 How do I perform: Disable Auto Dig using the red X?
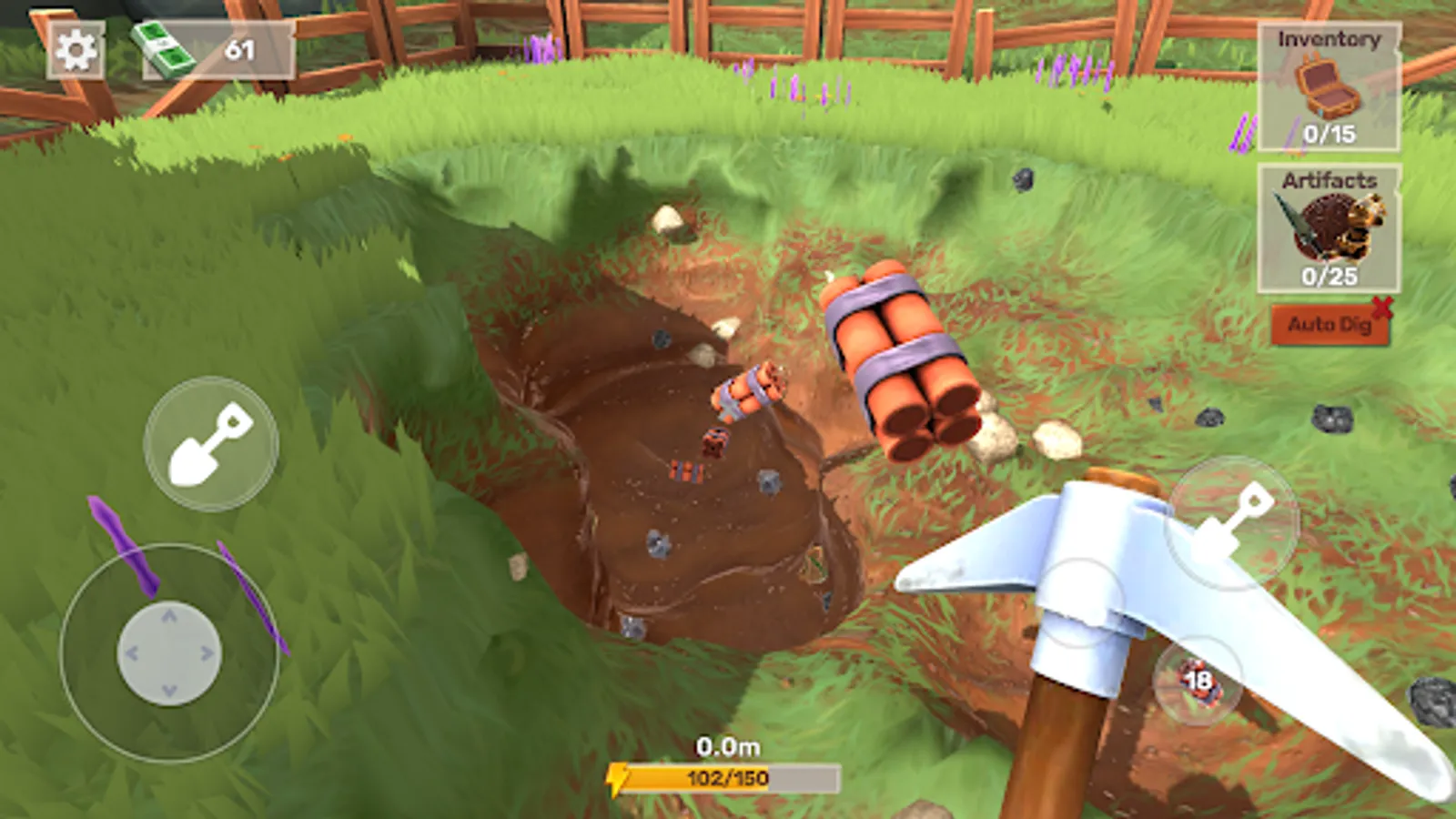(x=1384, y=308)
